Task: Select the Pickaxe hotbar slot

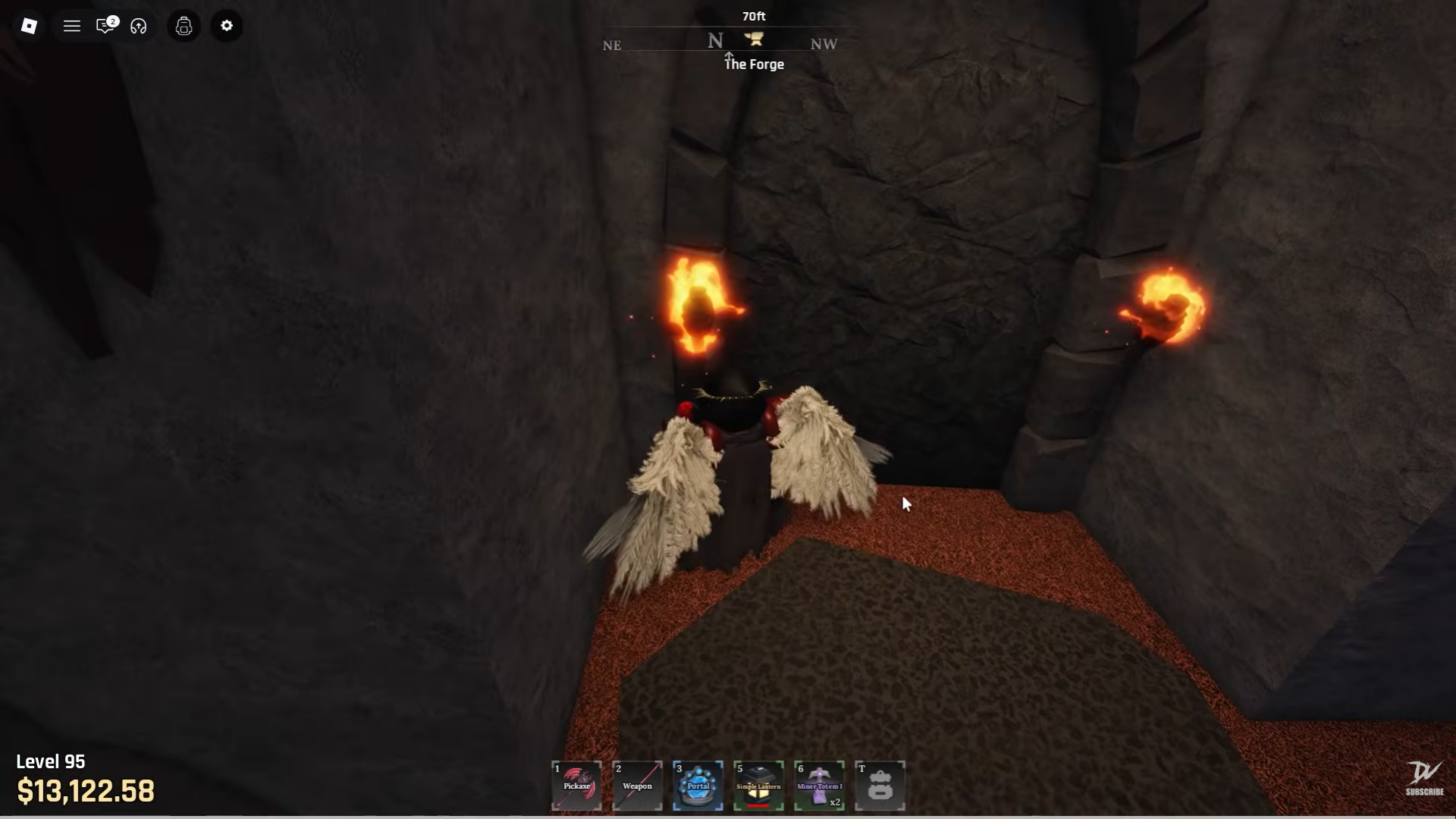Action: tap(577, 786)
